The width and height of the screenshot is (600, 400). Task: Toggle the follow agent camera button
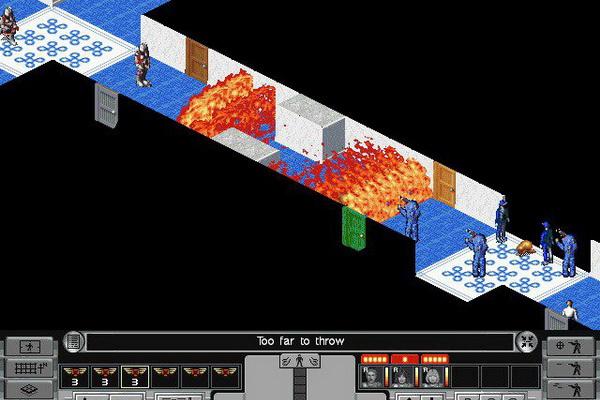[29, 347]
